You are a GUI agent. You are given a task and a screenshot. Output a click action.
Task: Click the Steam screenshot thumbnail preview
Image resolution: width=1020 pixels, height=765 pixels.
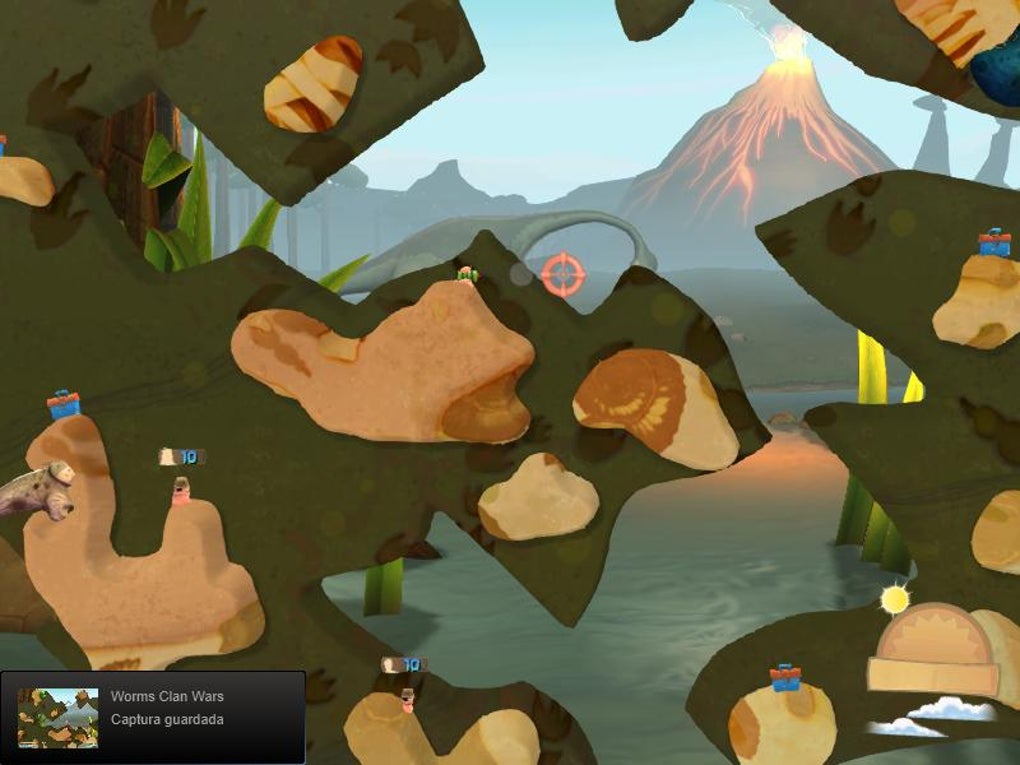coord(58,717)
